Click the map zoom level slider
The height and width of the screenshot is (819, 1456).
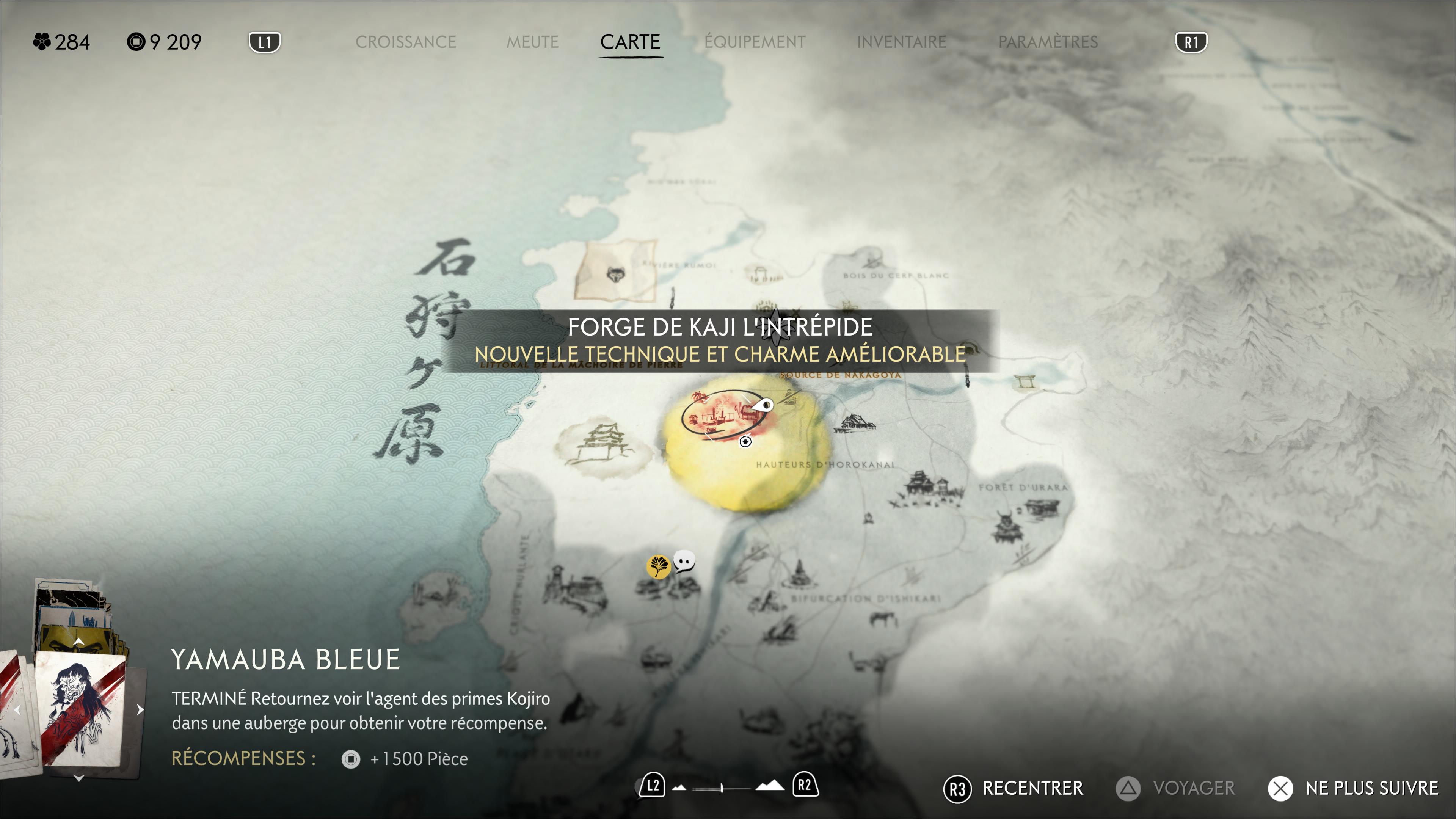point(721,788)
